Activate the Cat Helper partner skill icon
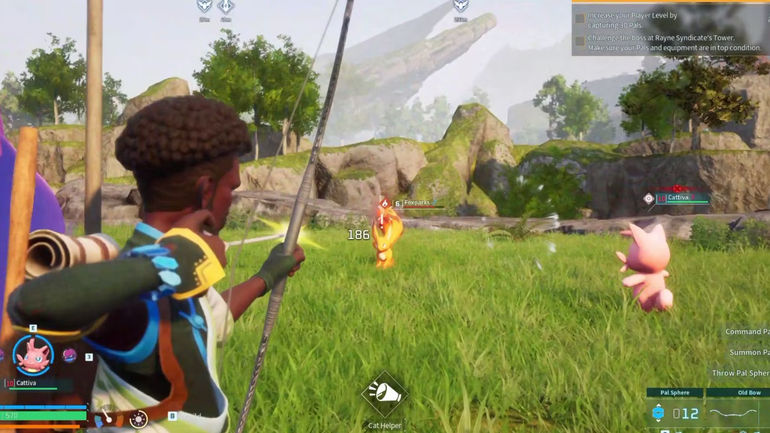 pos(384,394)
